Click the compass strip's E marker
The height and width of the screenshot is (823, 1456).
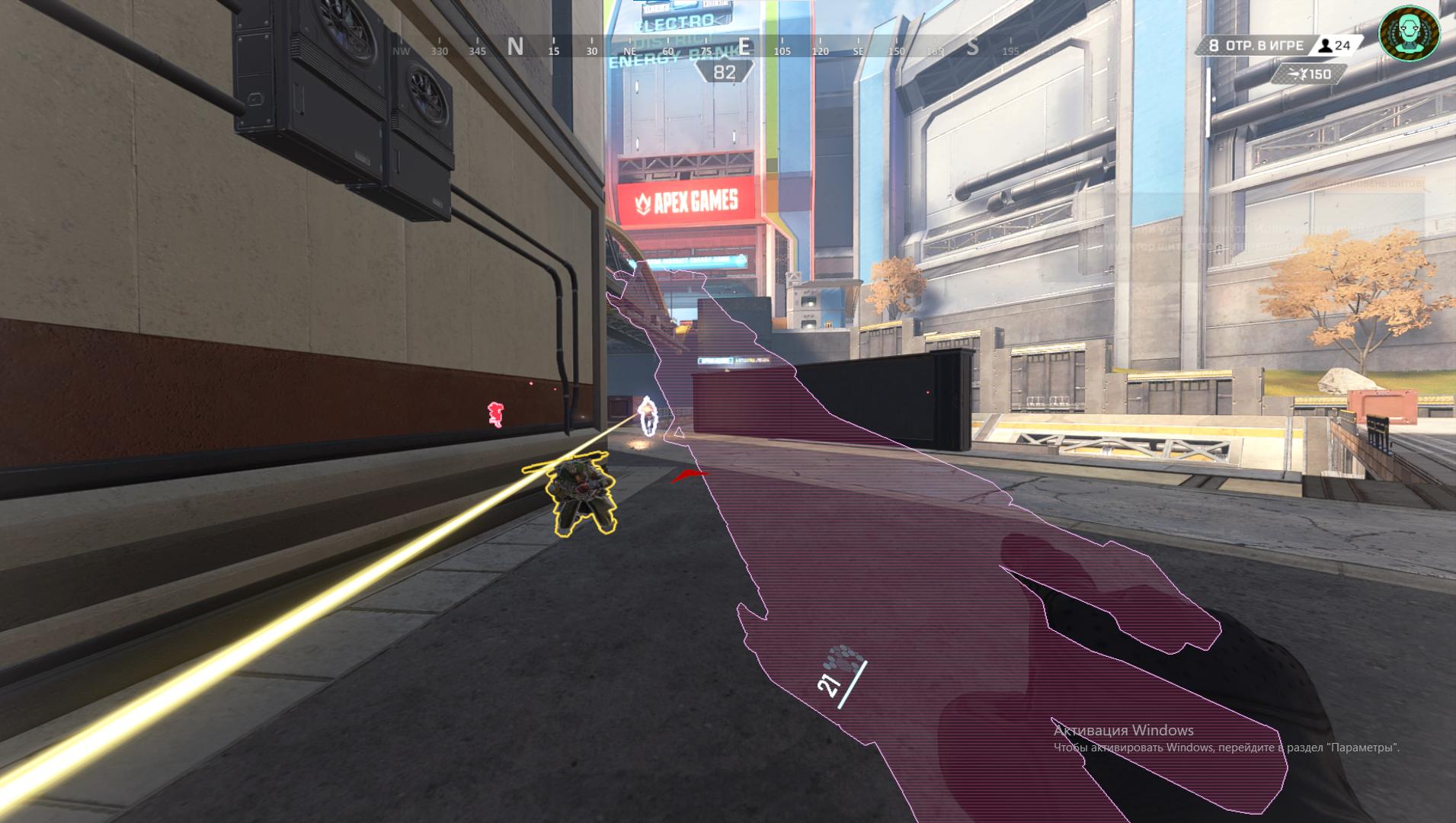[x=744, y=47]
